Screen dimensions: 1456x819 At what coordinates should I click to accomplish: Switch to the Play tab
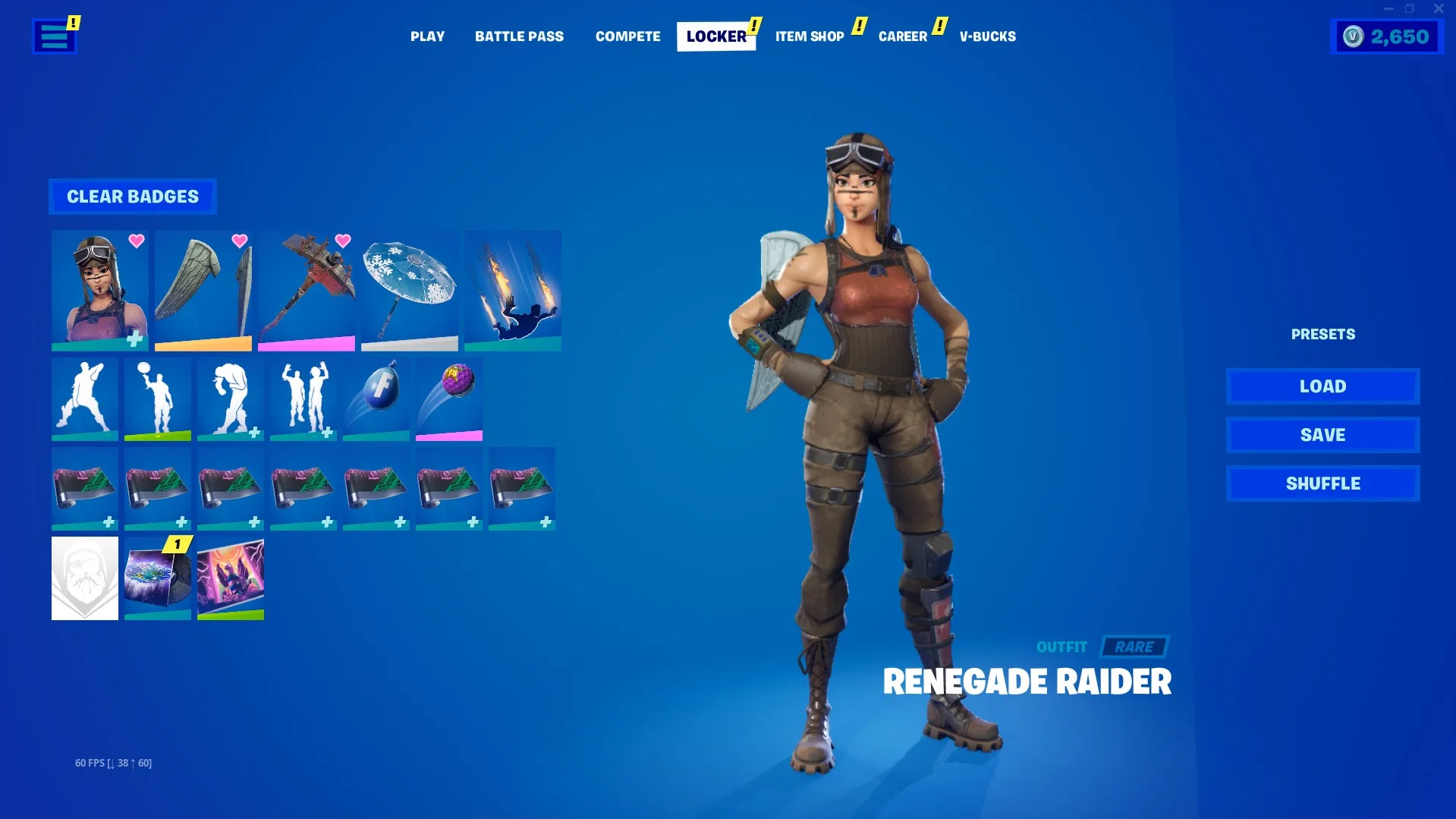tap(427, 36)
